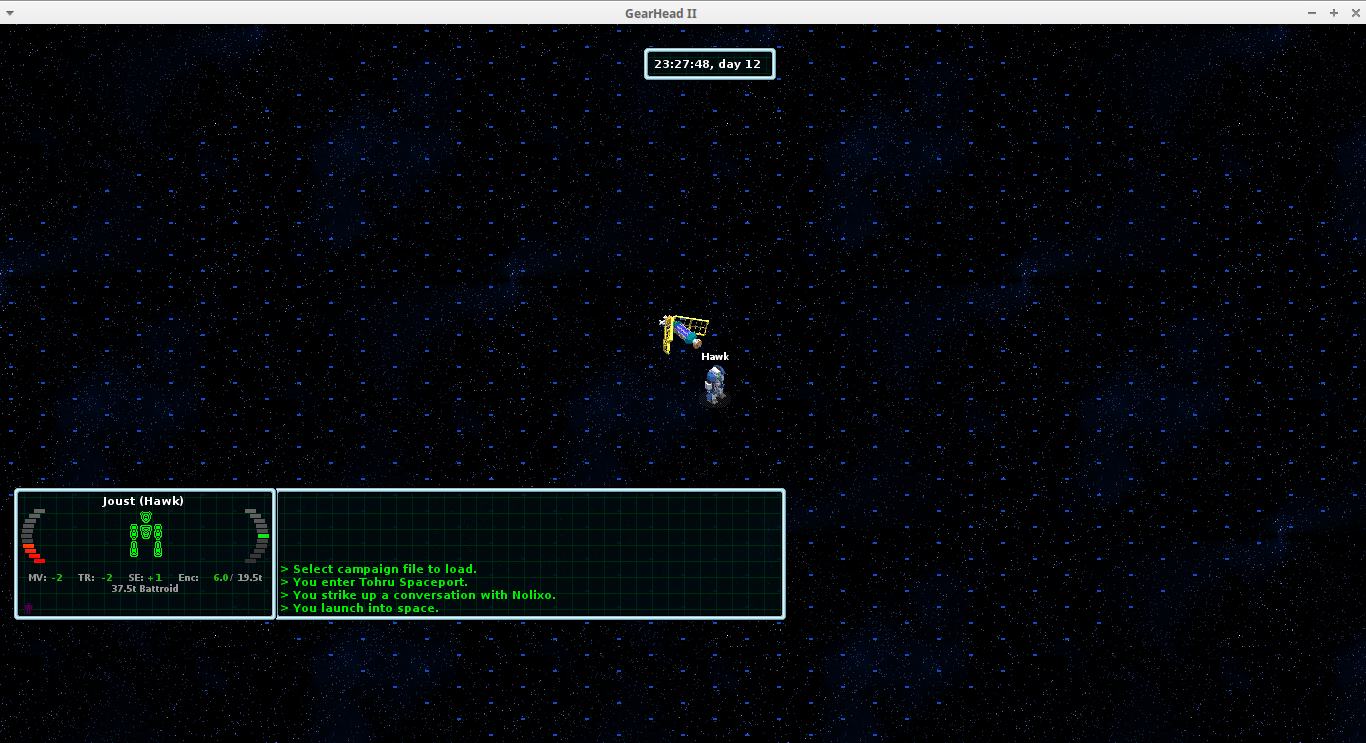The image size is (1366, 743).
Task: Select the Joust (Hawk) panel title
Action: (142, 501)
